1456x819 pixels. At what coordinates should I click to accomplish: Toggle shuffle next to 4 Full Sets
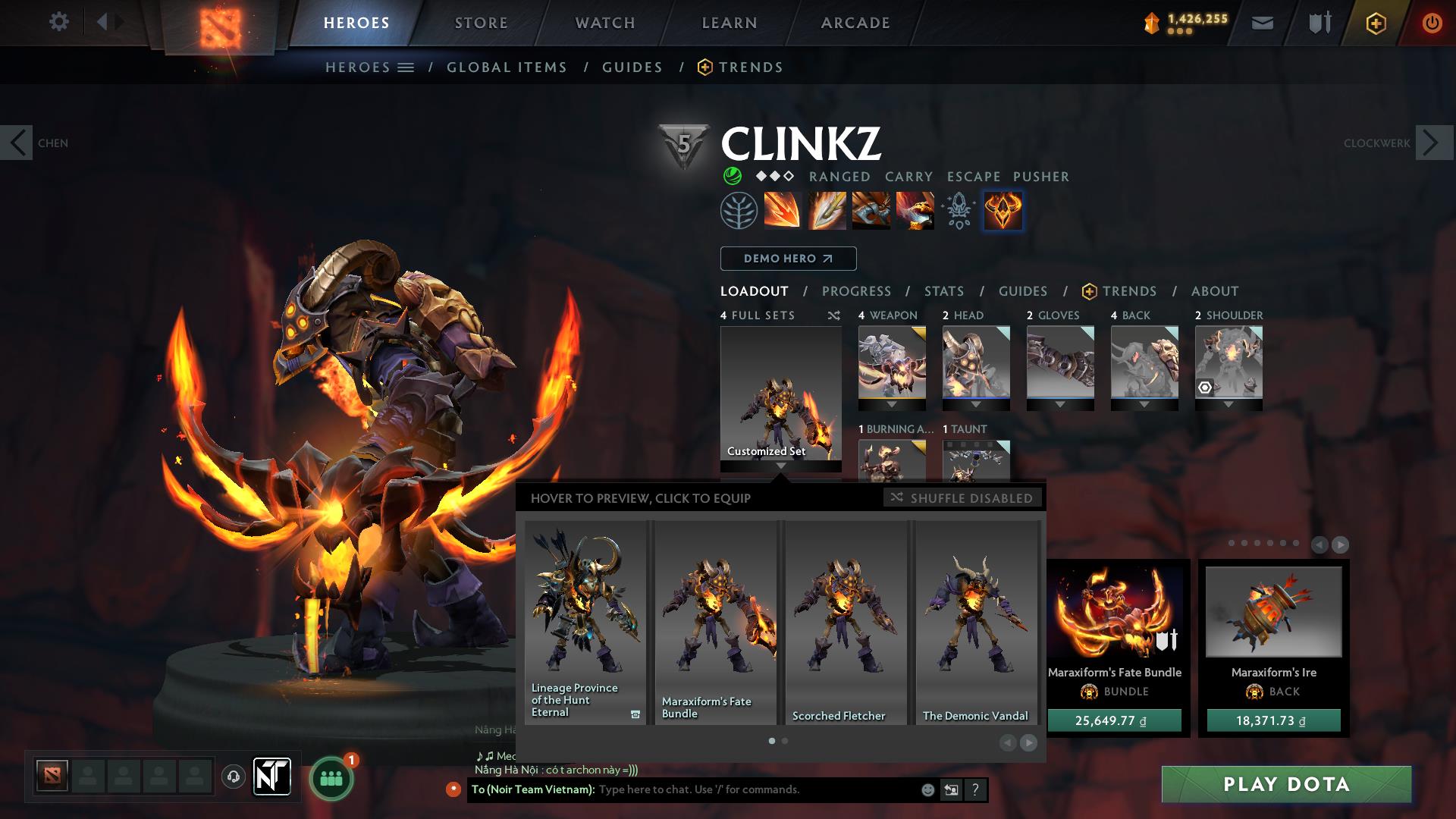(x=833, y=315)
